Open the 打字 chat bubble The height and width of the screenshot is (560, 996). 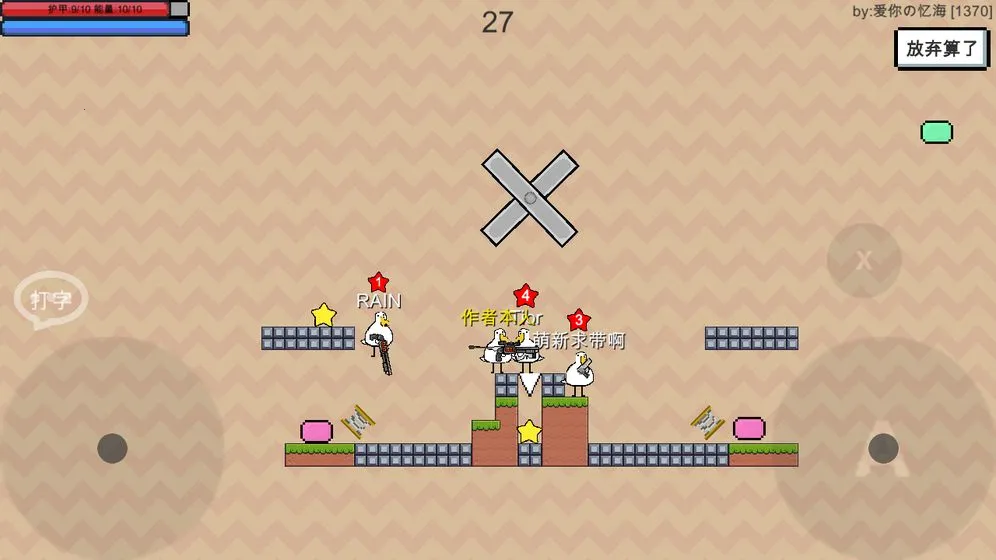click(x=51, y=299)
